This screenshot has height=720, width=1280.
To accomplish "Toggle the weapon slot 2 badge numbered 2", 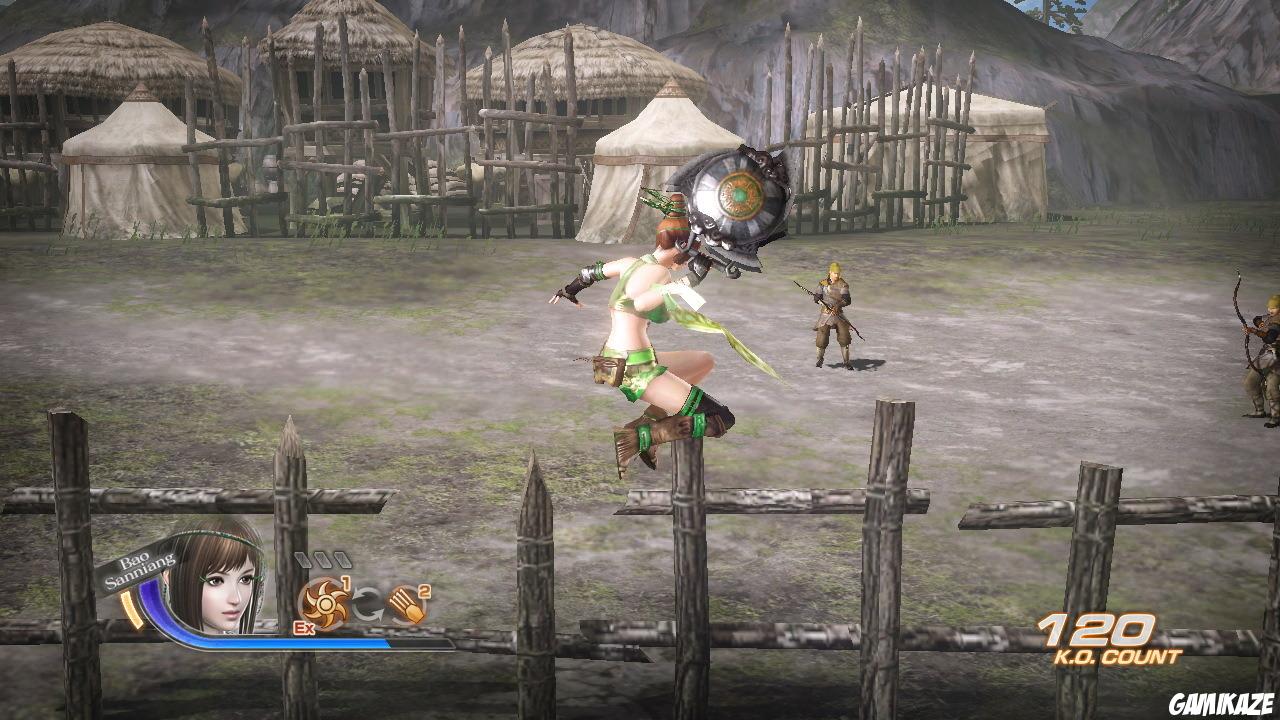I will click(x=422, y=589).
